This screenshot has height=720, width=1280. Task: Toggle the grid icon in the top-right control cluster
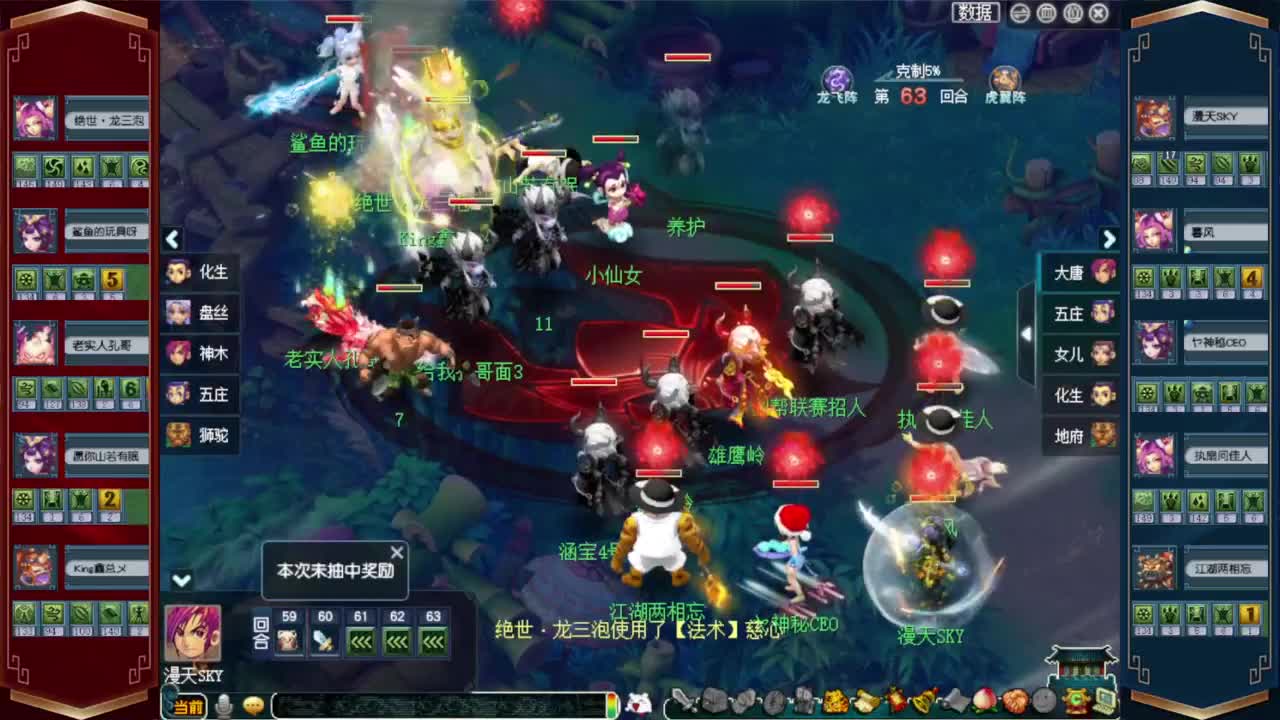(1046, 13)
